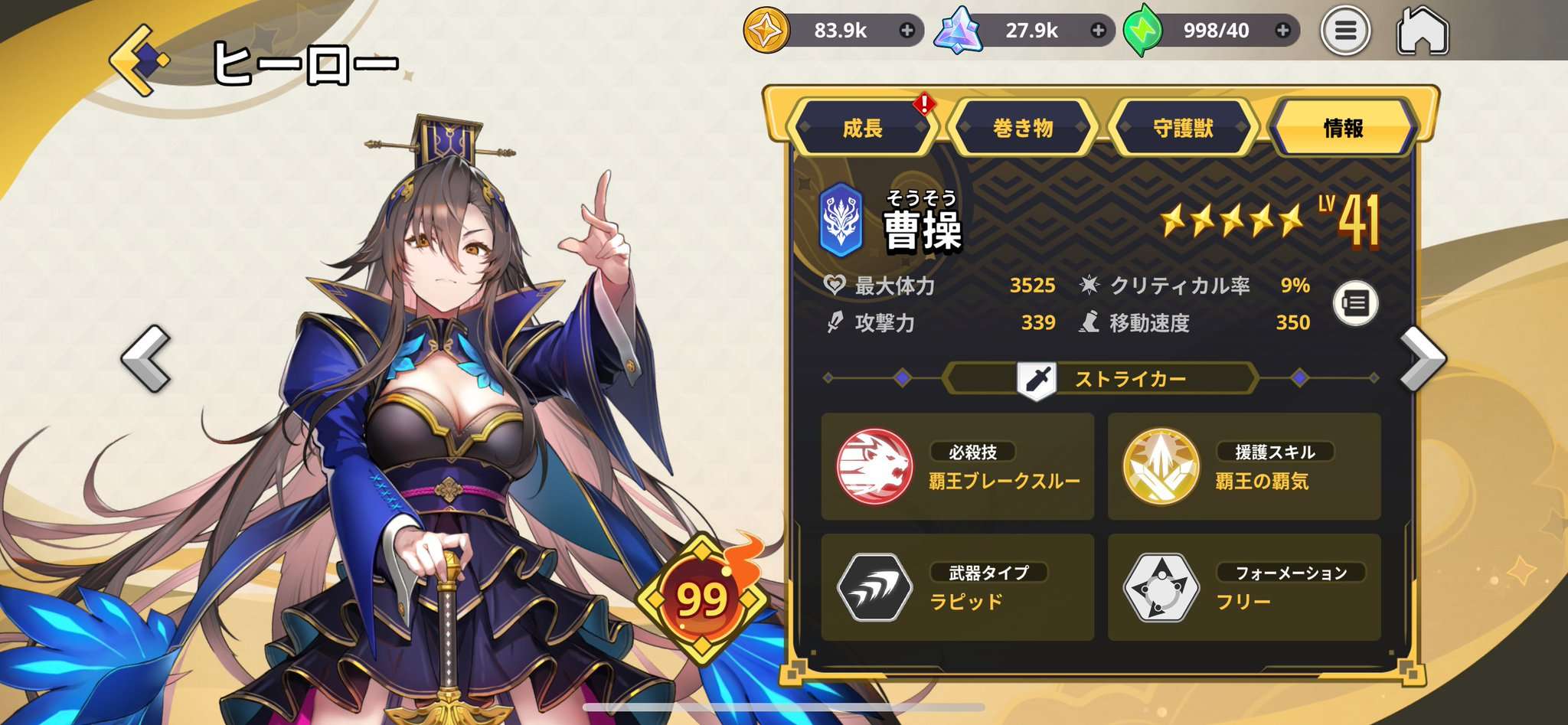1568x725 pixels.
Task: Select the 守護獣 tab
Action: (1183, 128)
